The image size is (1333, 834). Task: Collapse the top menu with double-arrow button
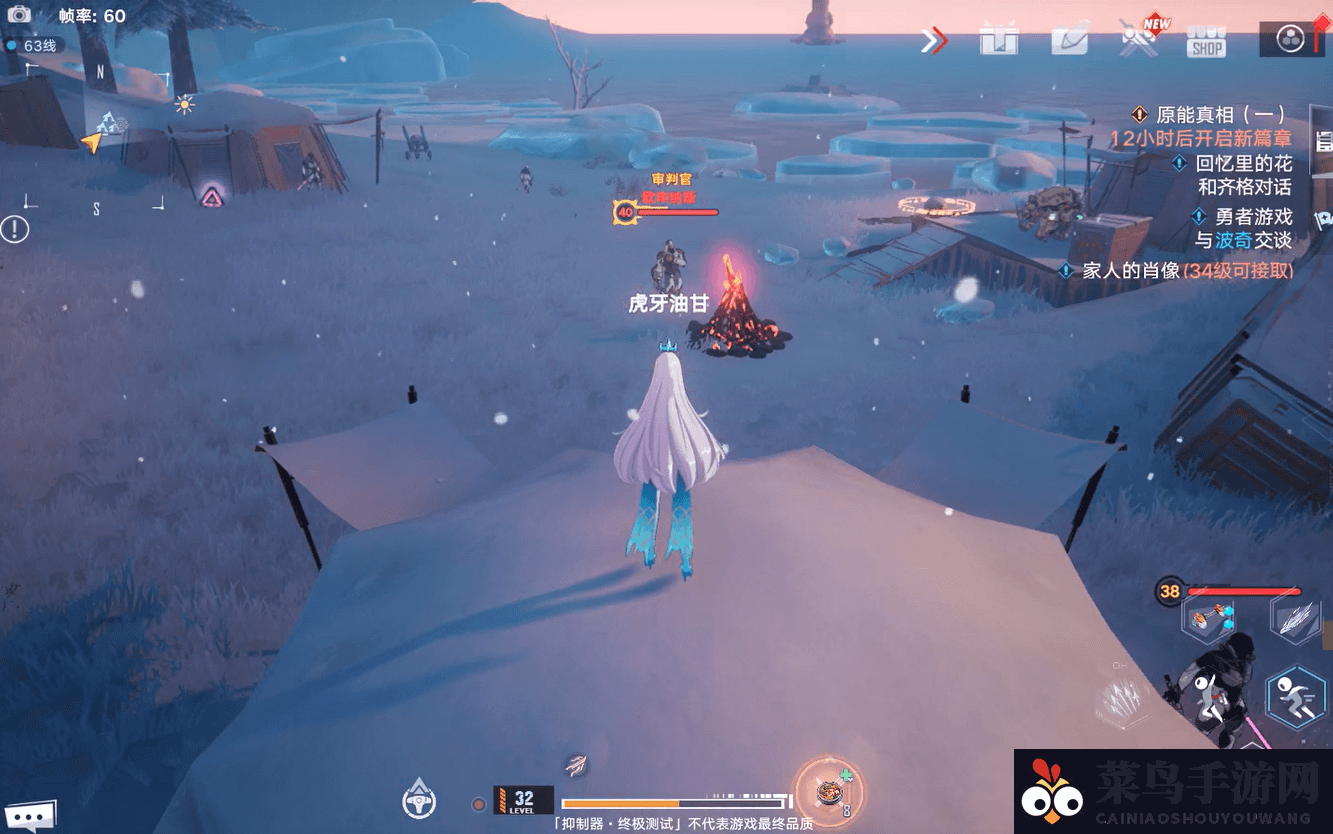[933, 41]
